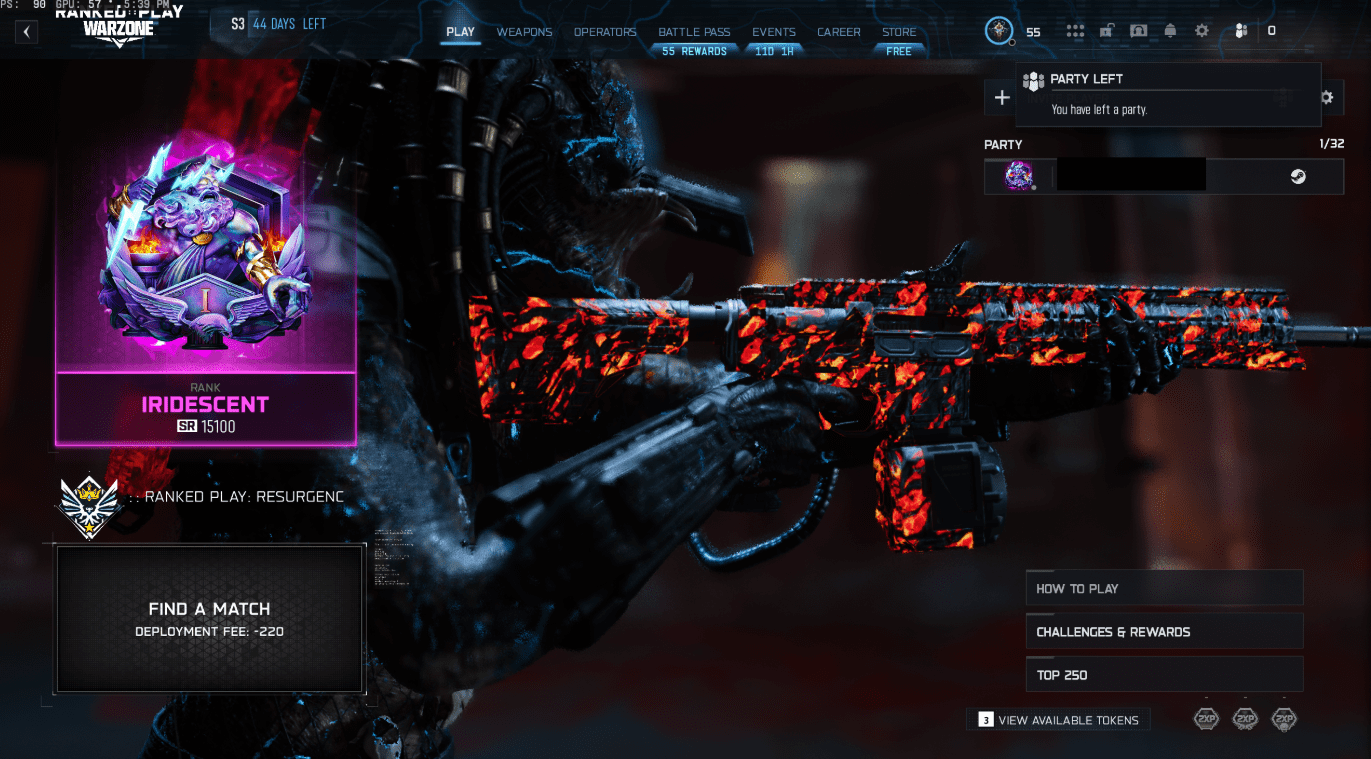The image size is (1371, 759).
Task: Click the player profile emblem next to COD Points
Action: [997, 31]
